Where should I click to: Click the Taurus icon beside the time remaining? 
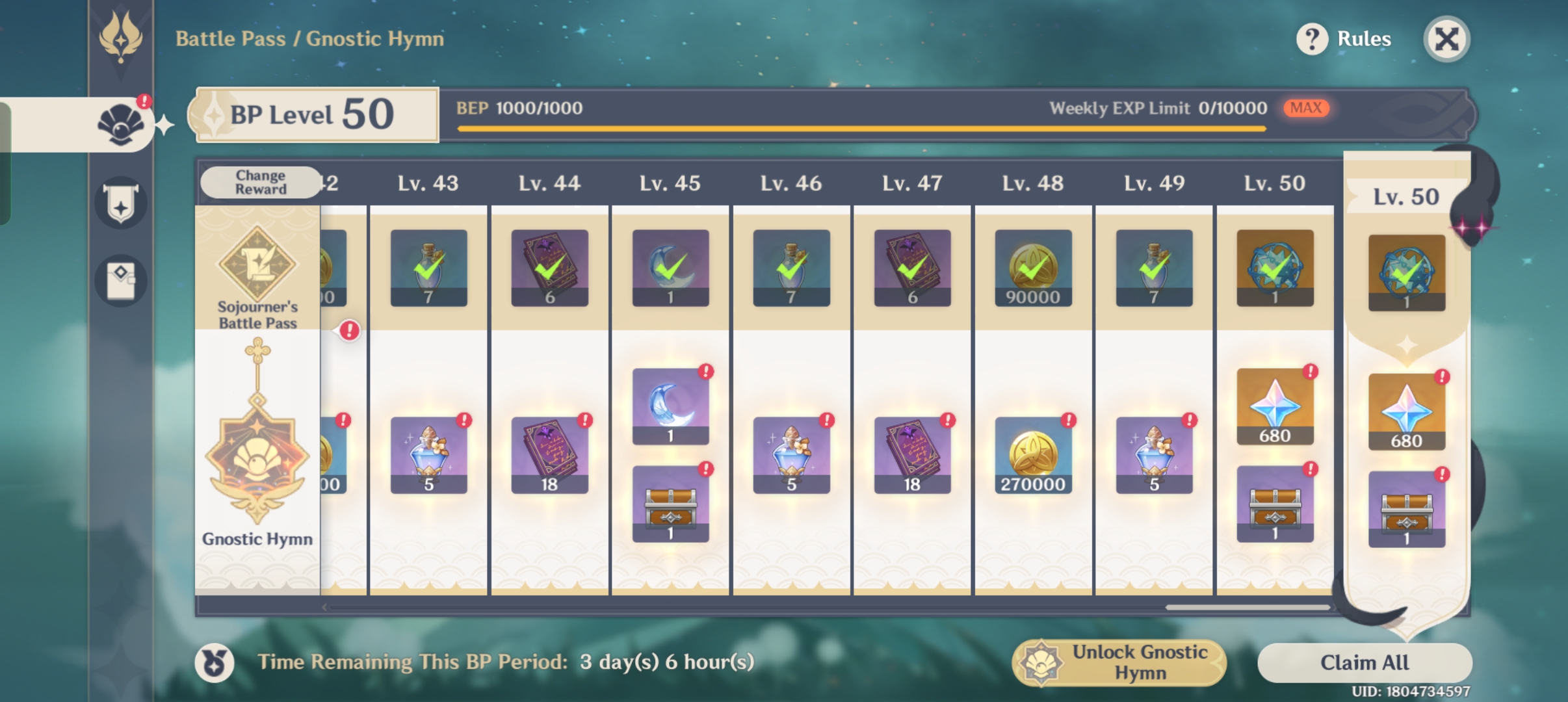point(215,663)
